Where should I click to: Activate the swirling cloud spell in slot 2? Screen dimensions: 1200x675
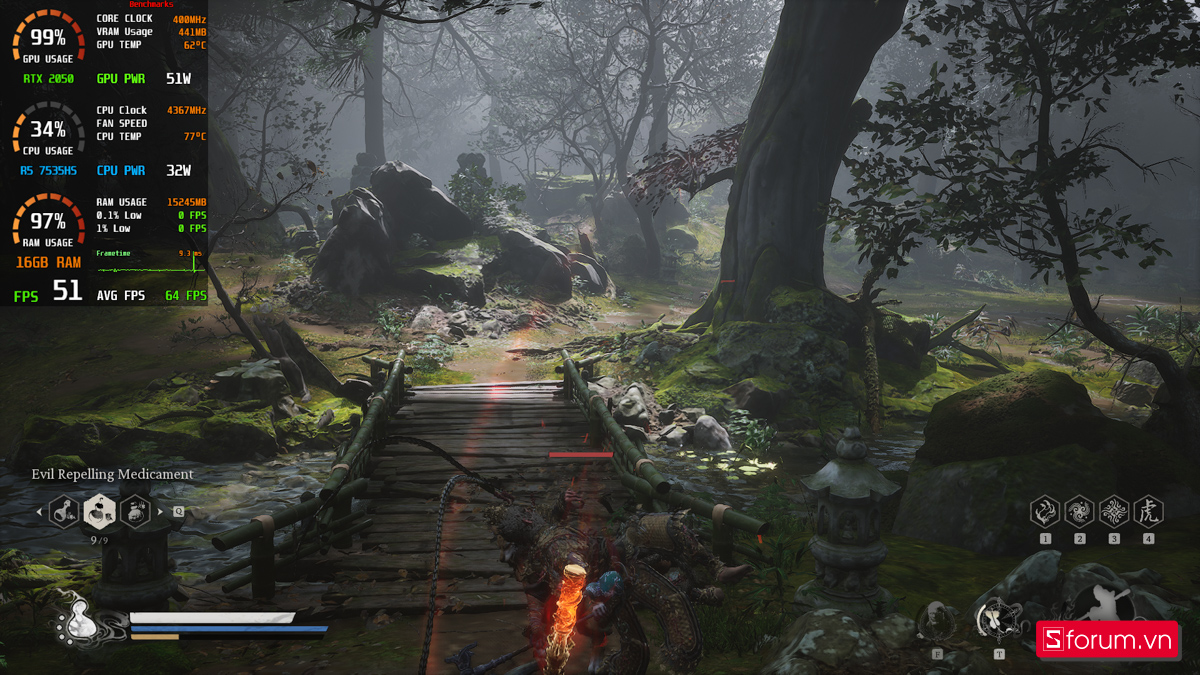(1079, 512)
